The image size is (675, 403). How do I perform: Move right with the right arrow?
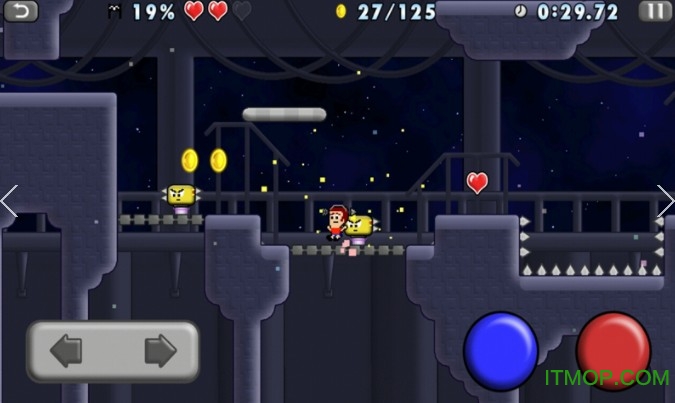(x=159, y=351)
